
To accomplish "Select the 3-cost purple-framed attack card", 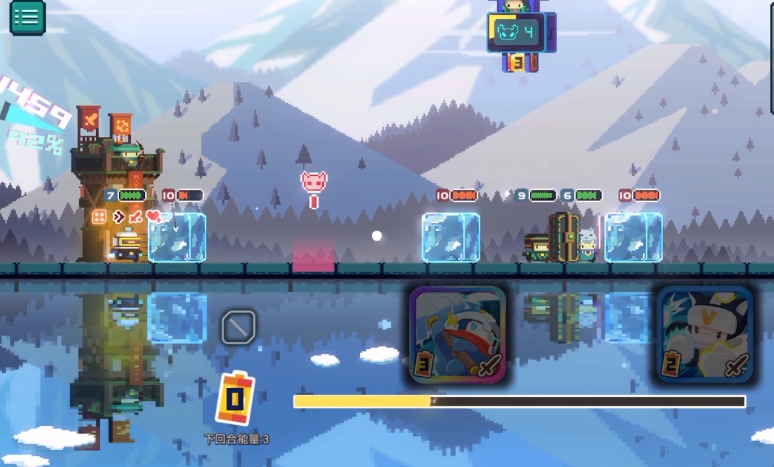I will click(x=458, y=335).
